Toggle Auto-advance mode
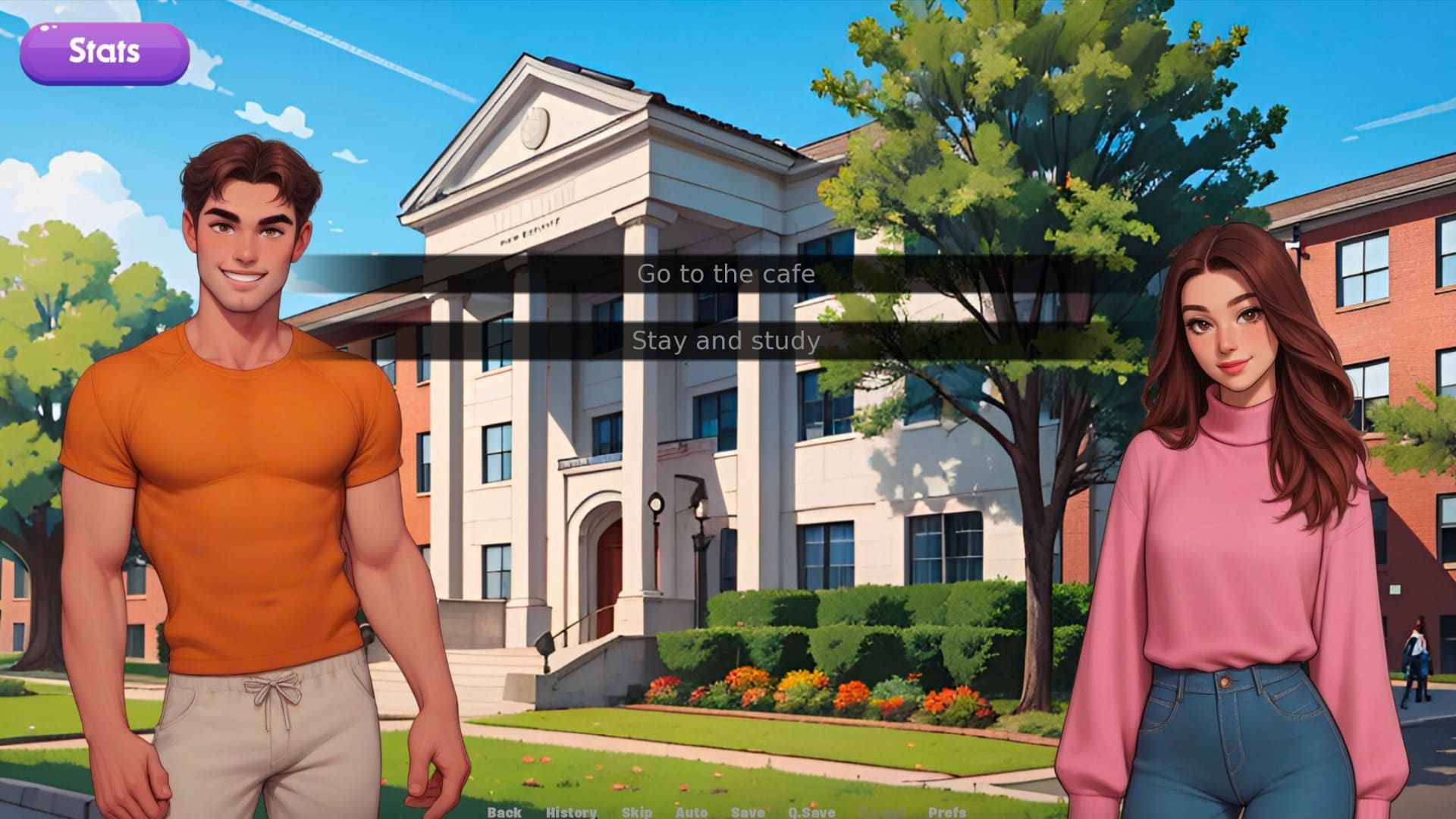This screenshot has height=819, width=1456. pyautogui.click(x=691, y=811)
